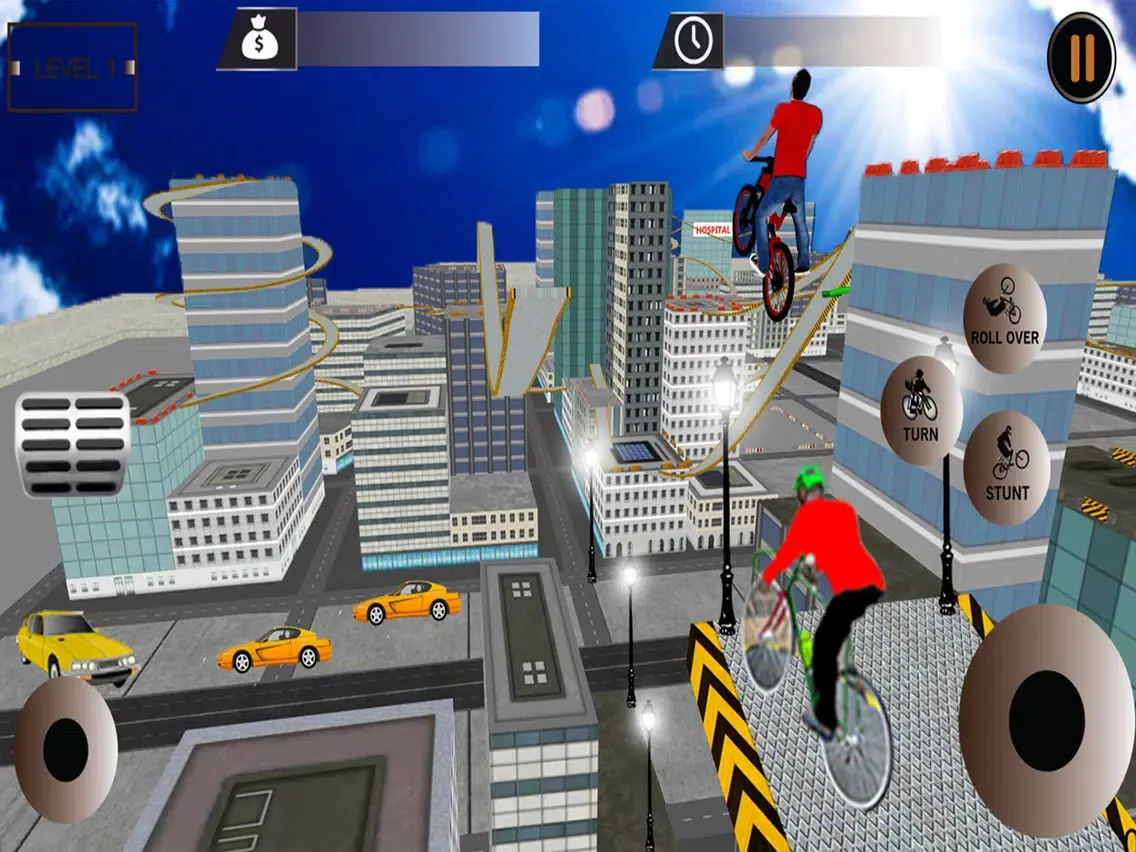The height and width of the screenshot is (852, 1136).
Task: Tap the Turn bike button
Action: pyautogui.click(x=921, y=409)
